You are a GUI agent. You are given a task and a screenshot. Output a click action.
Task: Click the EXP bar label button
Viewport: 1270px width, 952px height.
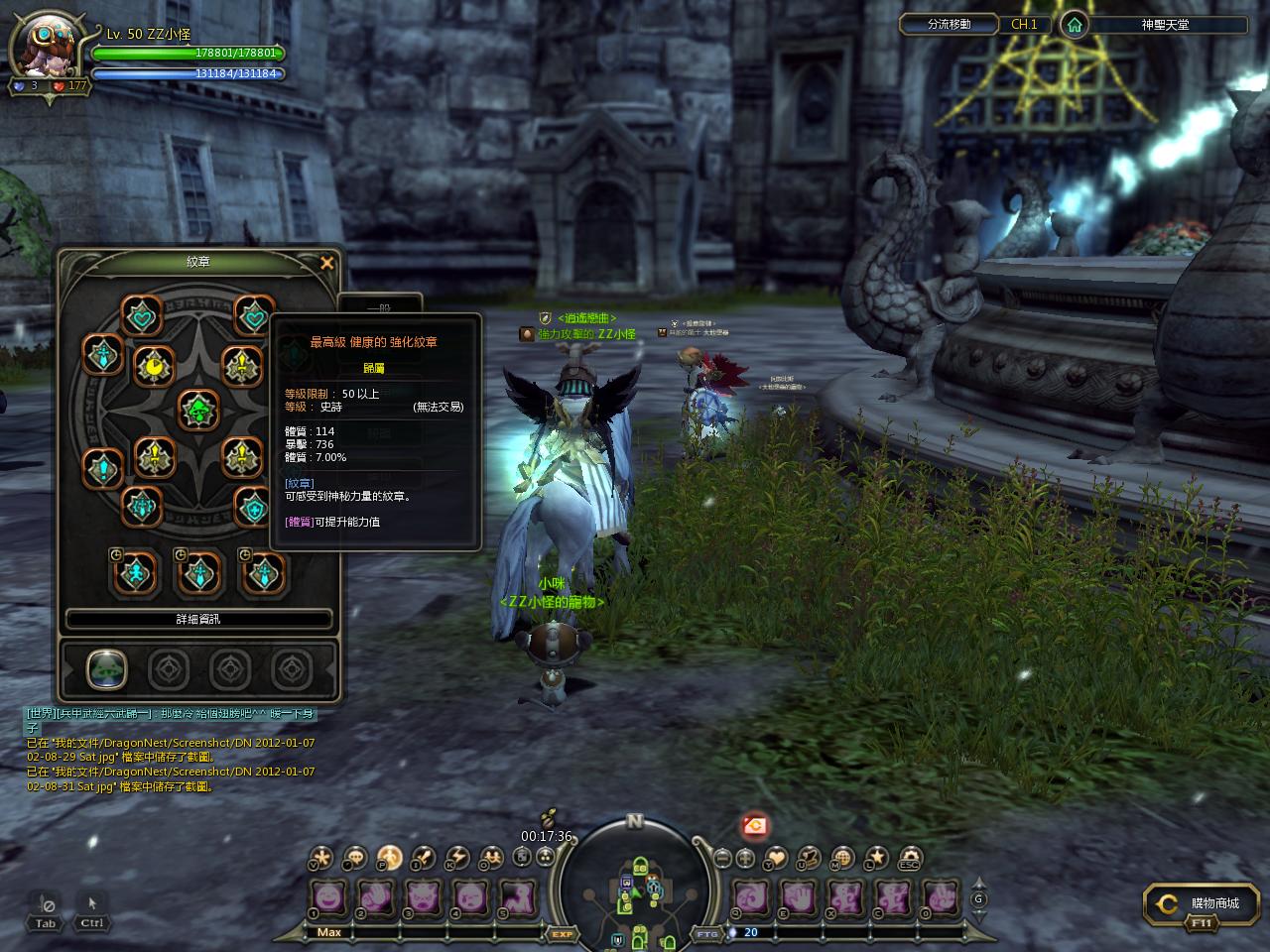pyautogui.click(x=562, y=933)
